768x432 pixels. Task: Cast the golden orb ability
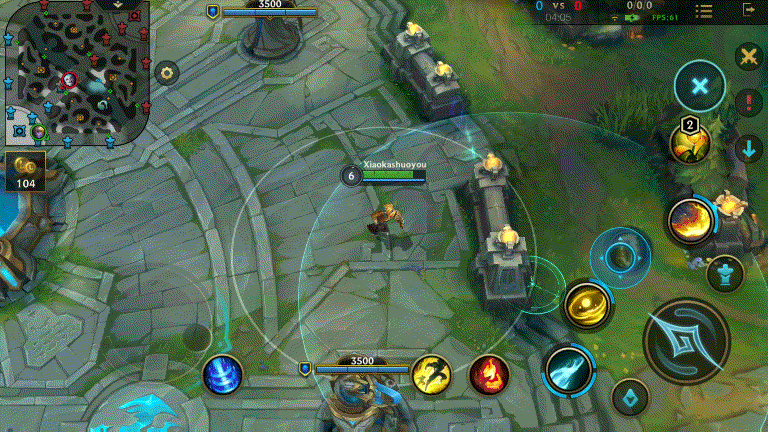[587, 306]
